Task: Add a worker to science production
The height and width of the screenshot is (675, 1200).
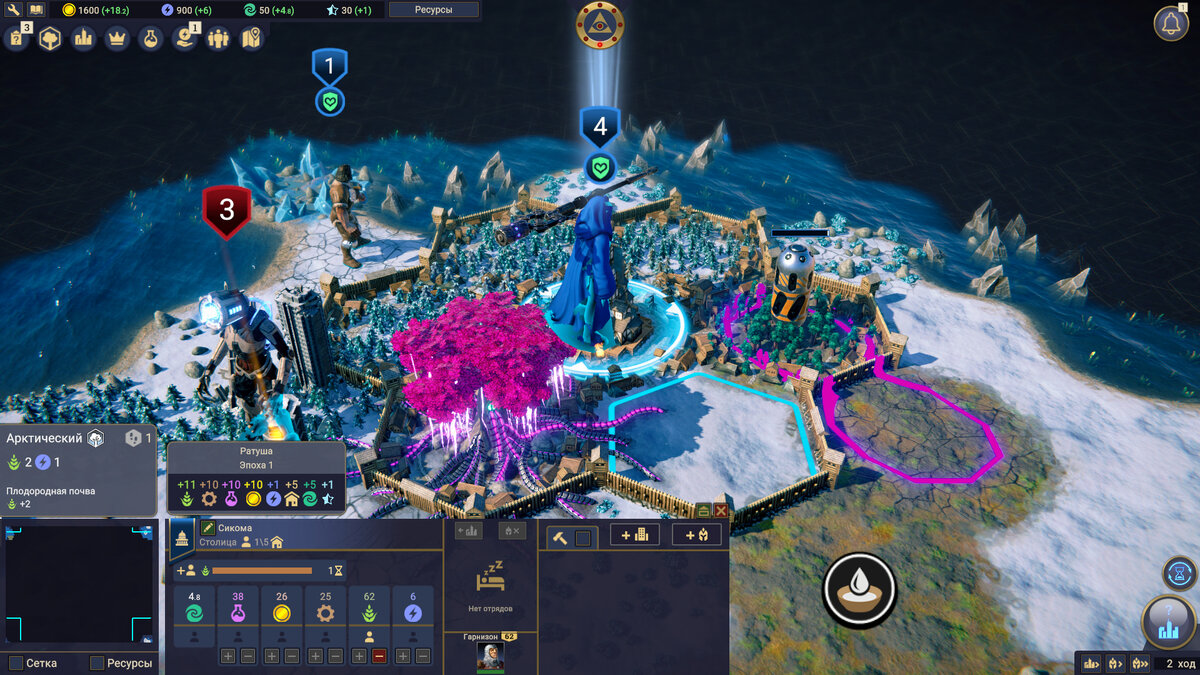Action: pyautogui.click(x=228, y=657)
